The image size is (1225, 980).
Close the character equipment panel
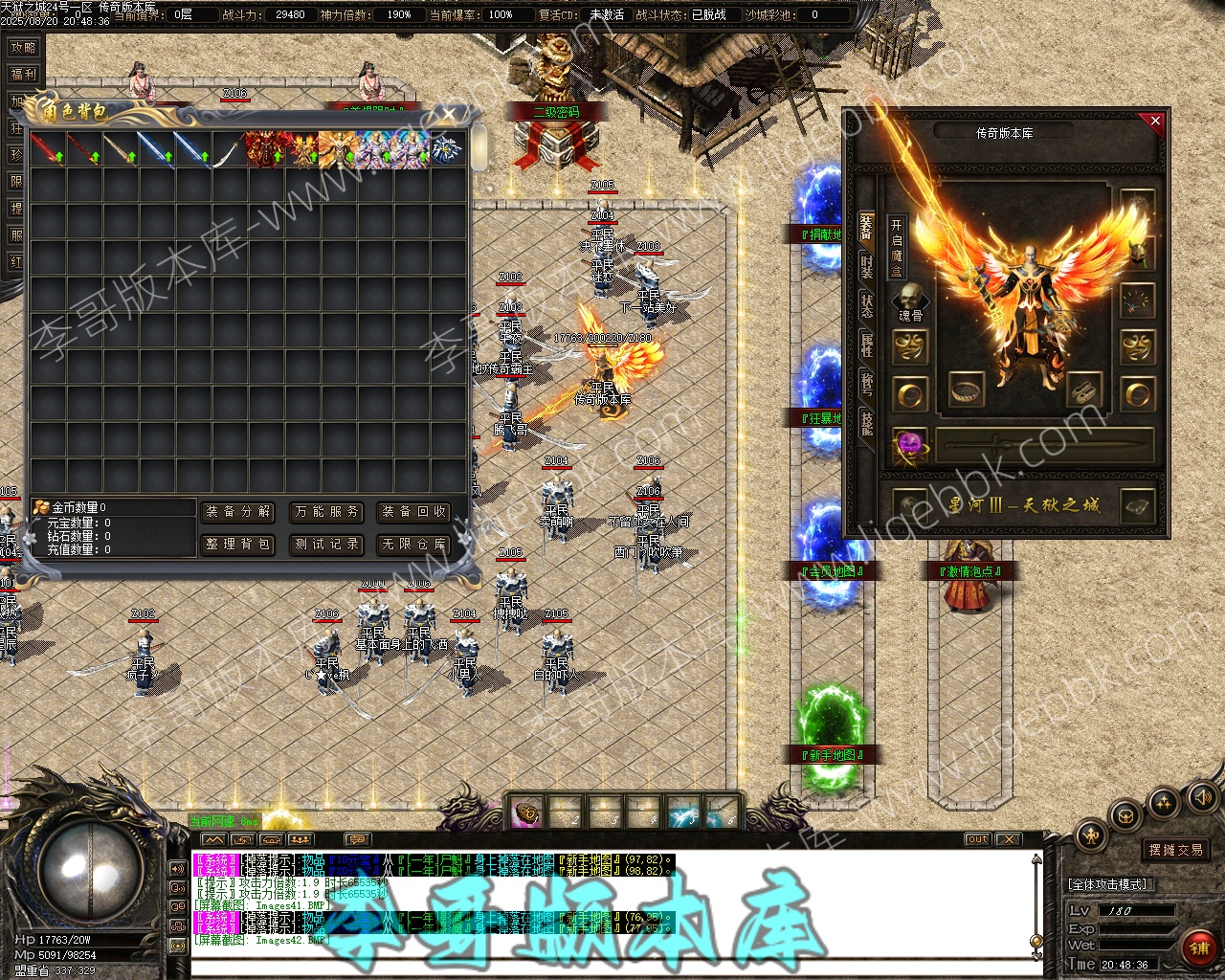pyautogui.click(x=1155, y=122)
